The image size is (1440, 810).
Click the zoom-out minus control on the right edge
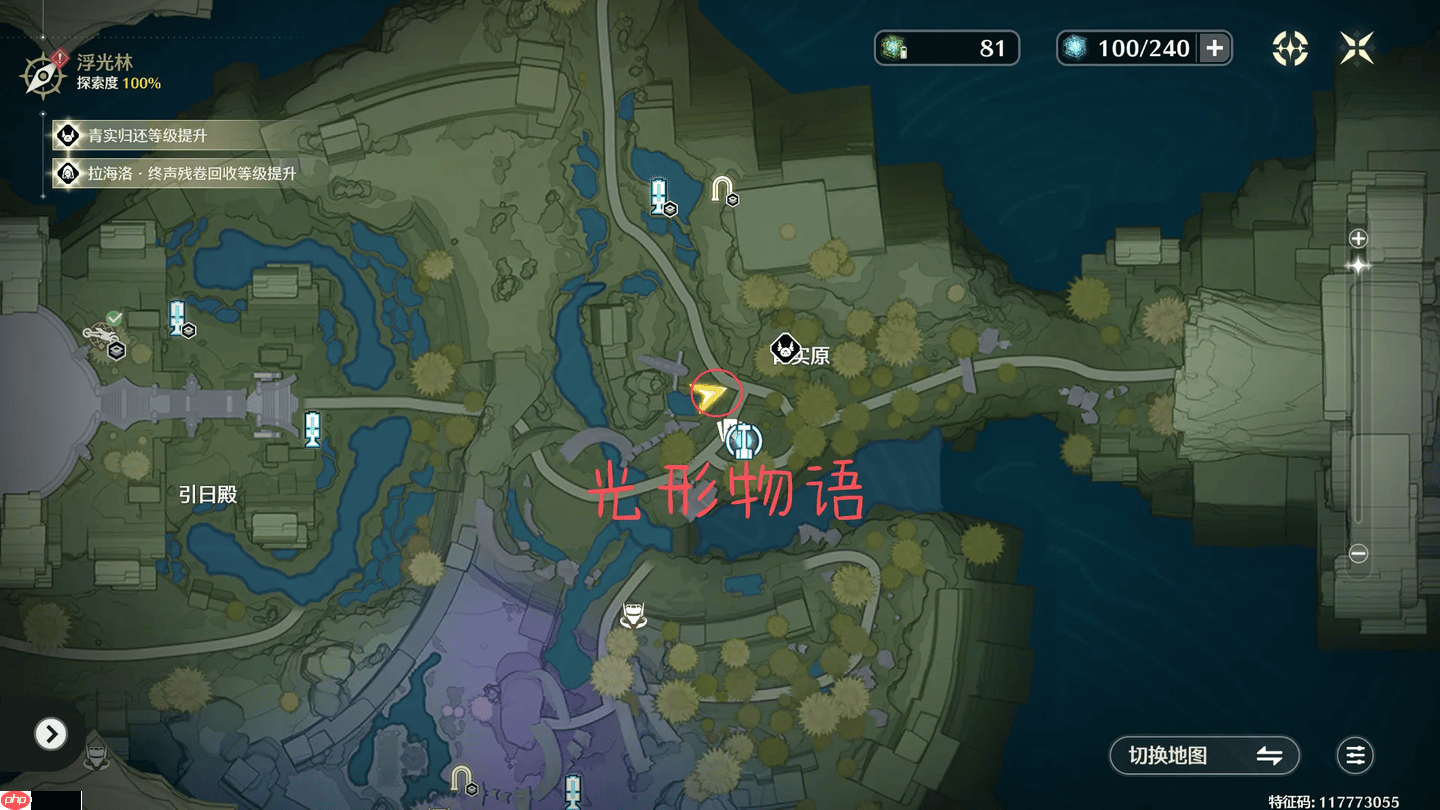pos(1357,551)
